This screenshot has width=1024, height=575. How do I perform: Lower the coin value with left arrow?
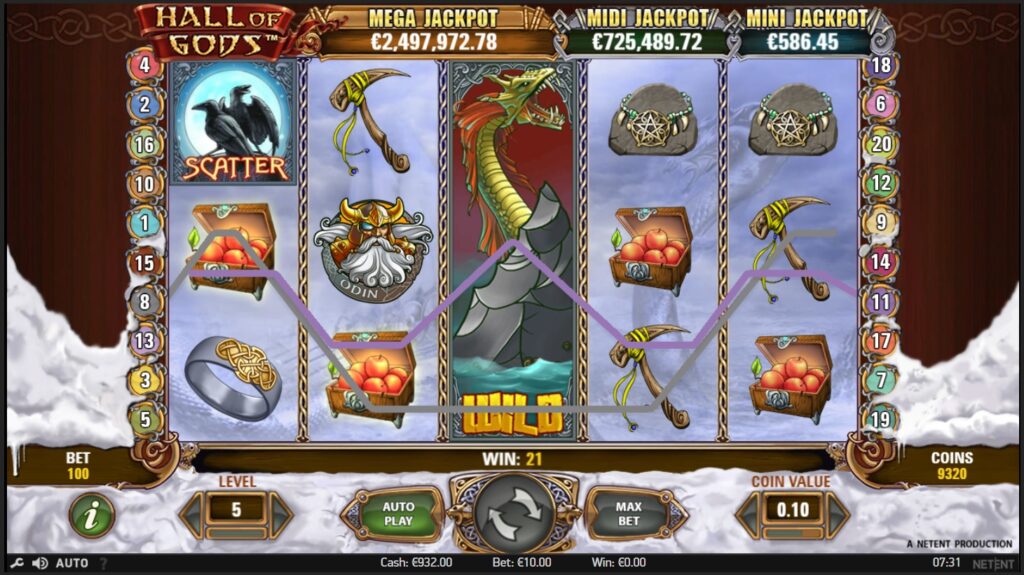(747, 515)
